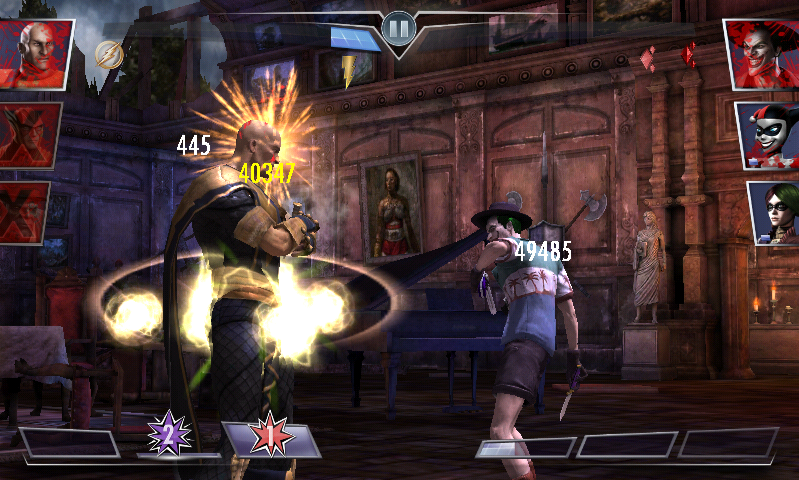Activate the purple number 2 special attack
Viewport: 799px width, 480px height.
(168, 434)
